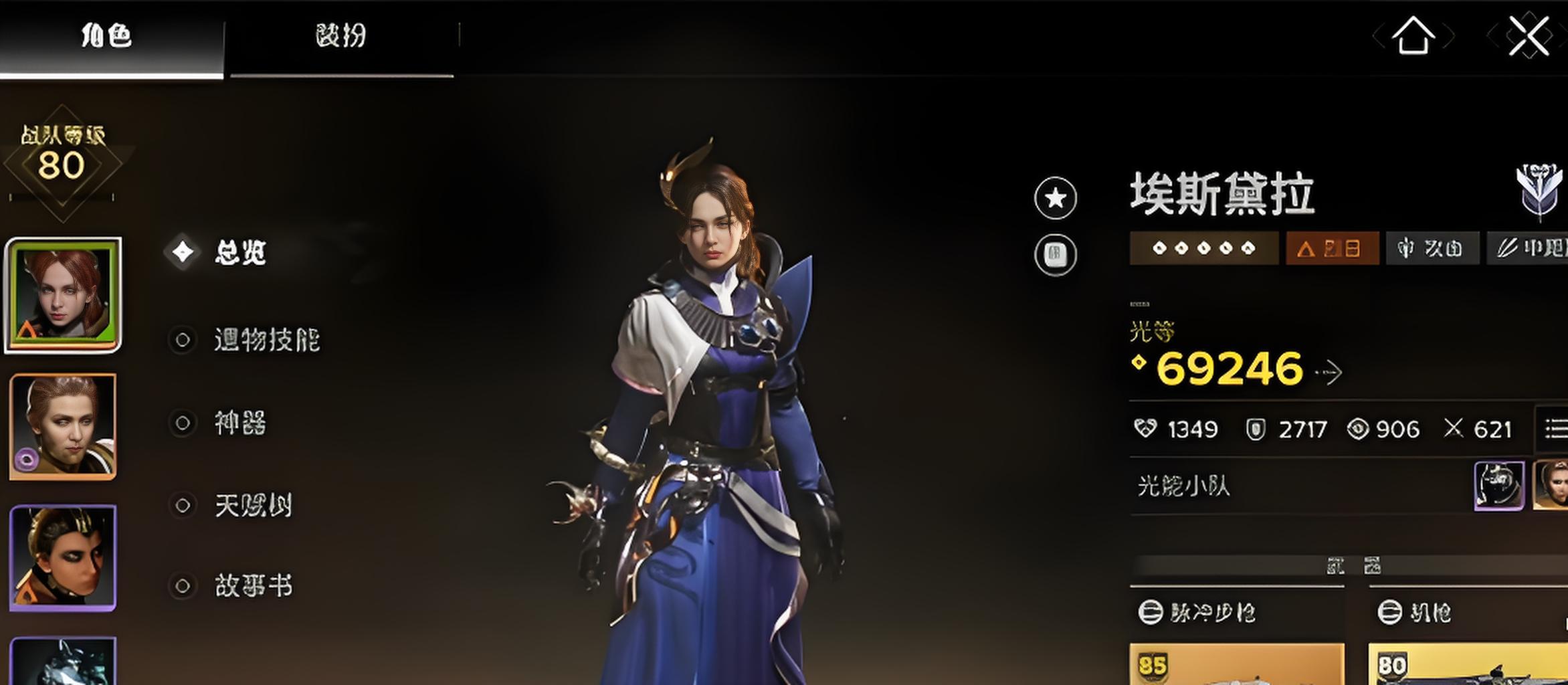Click the round icon below the star
Image resolution: width=1568 pixels, height=685 pixels.
pos(1055,254)
